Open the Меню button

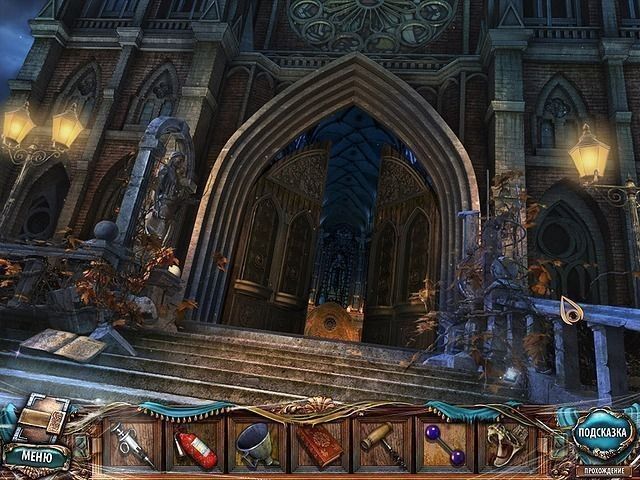(x=36, y=457)
